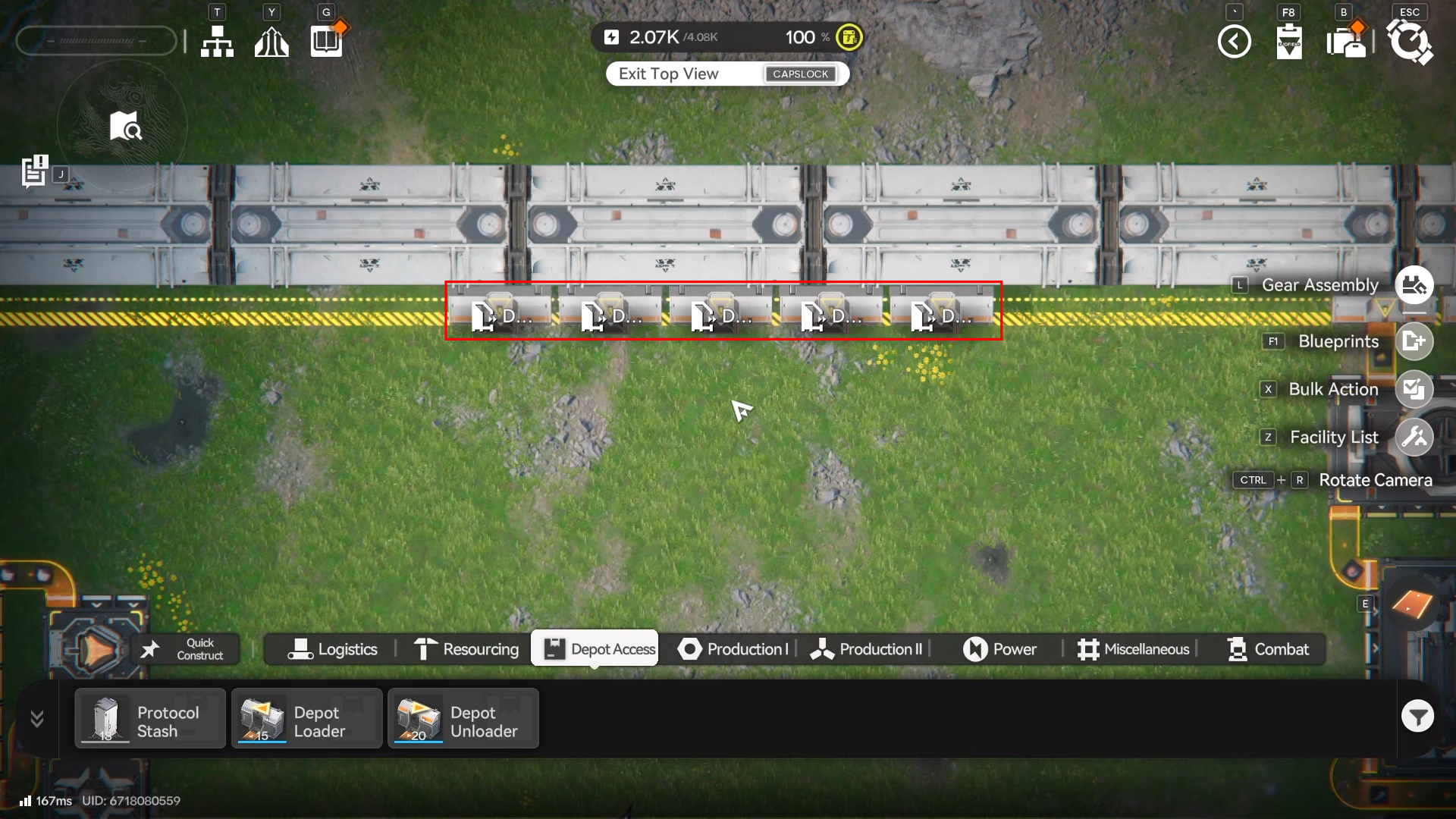Open the Production I category
Image resolution: width=1456 pixels, height=819 pixels.
(733, 649)
